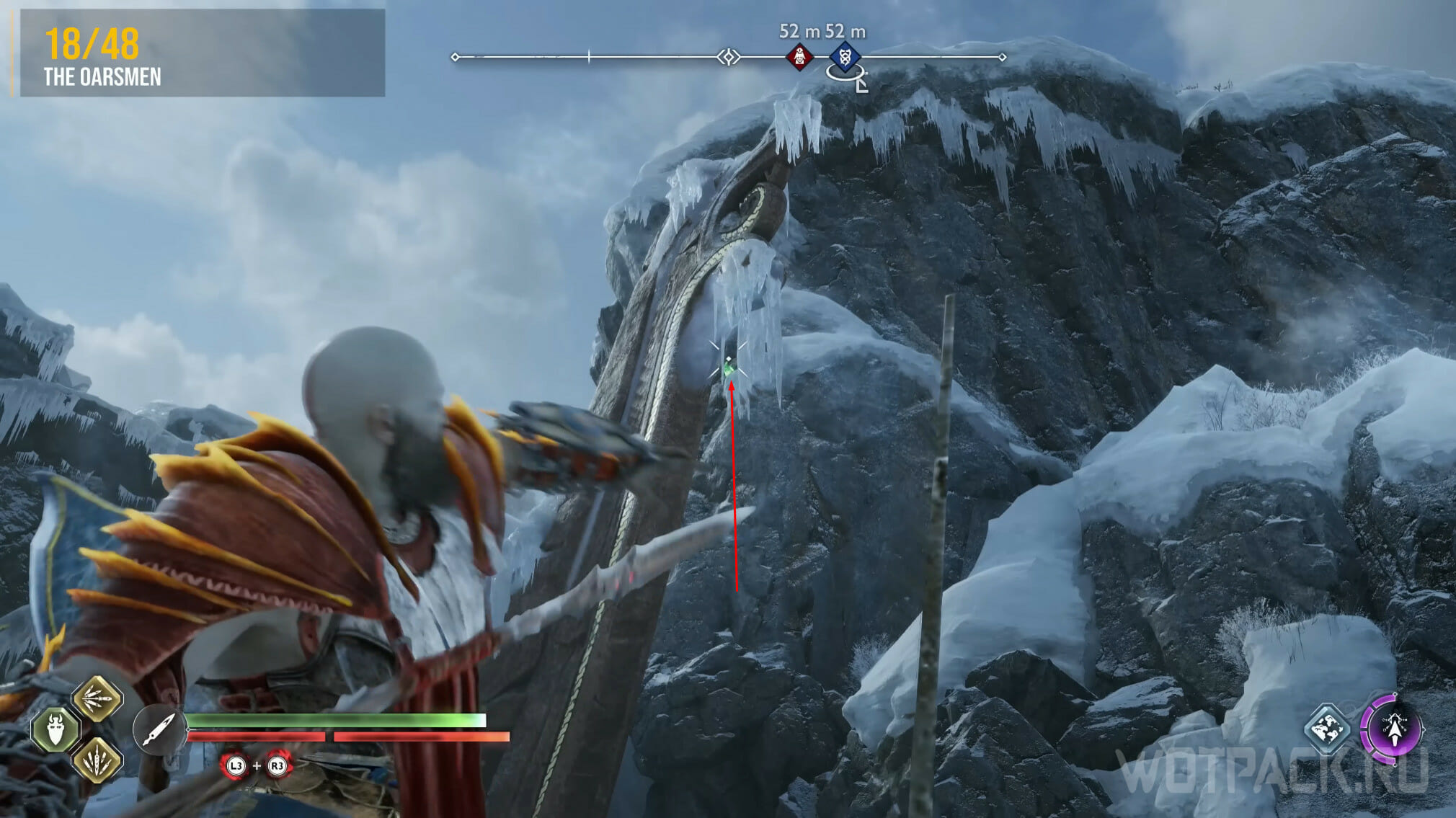This screenshot has height=818, width=1456.
Task: Select the equipped spear weapon icon
Action: [159, 729]
